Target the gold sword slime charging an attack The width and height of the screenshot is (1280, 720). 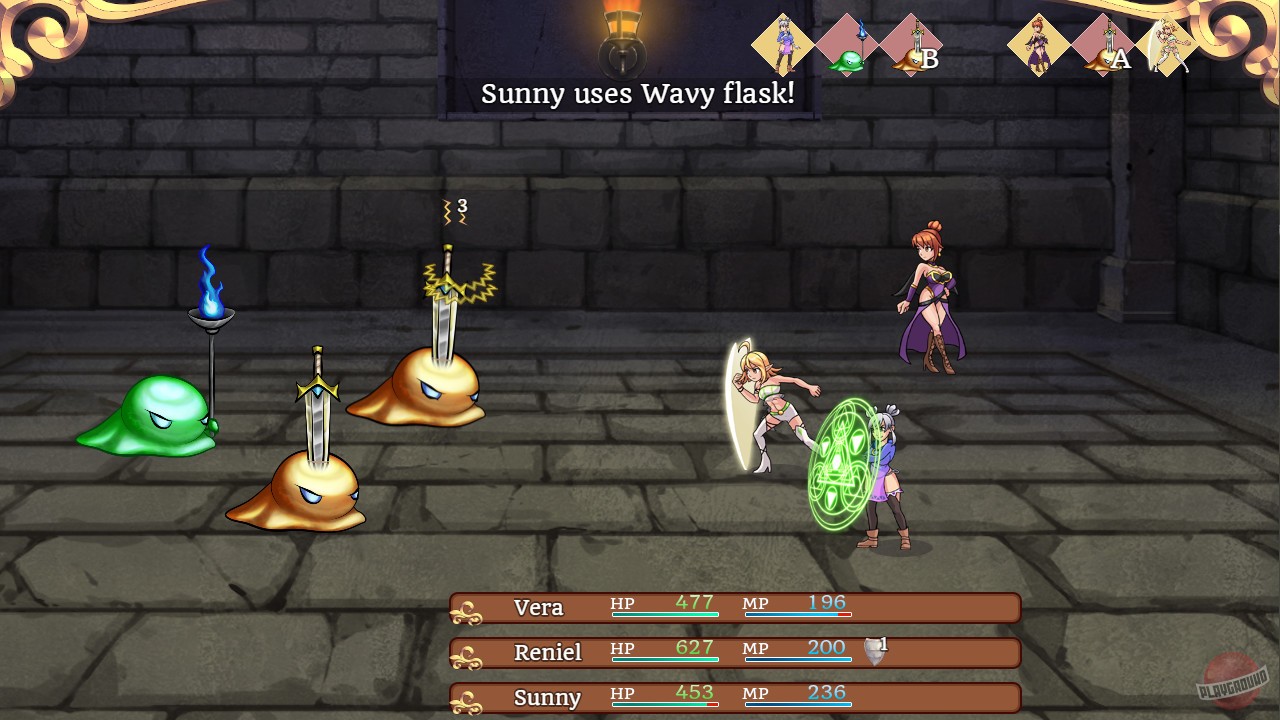point(420,390)
